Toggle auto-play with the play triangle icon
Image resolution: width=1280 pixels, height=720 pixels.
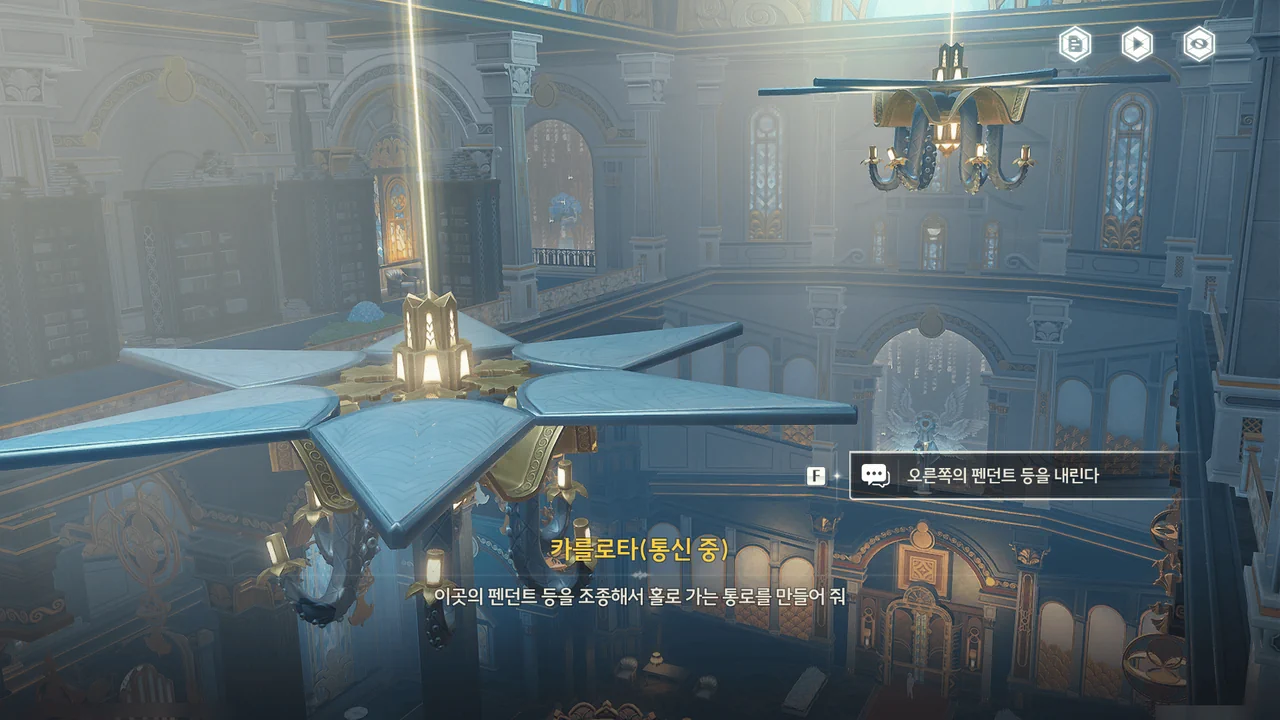tap(1137, 44)
